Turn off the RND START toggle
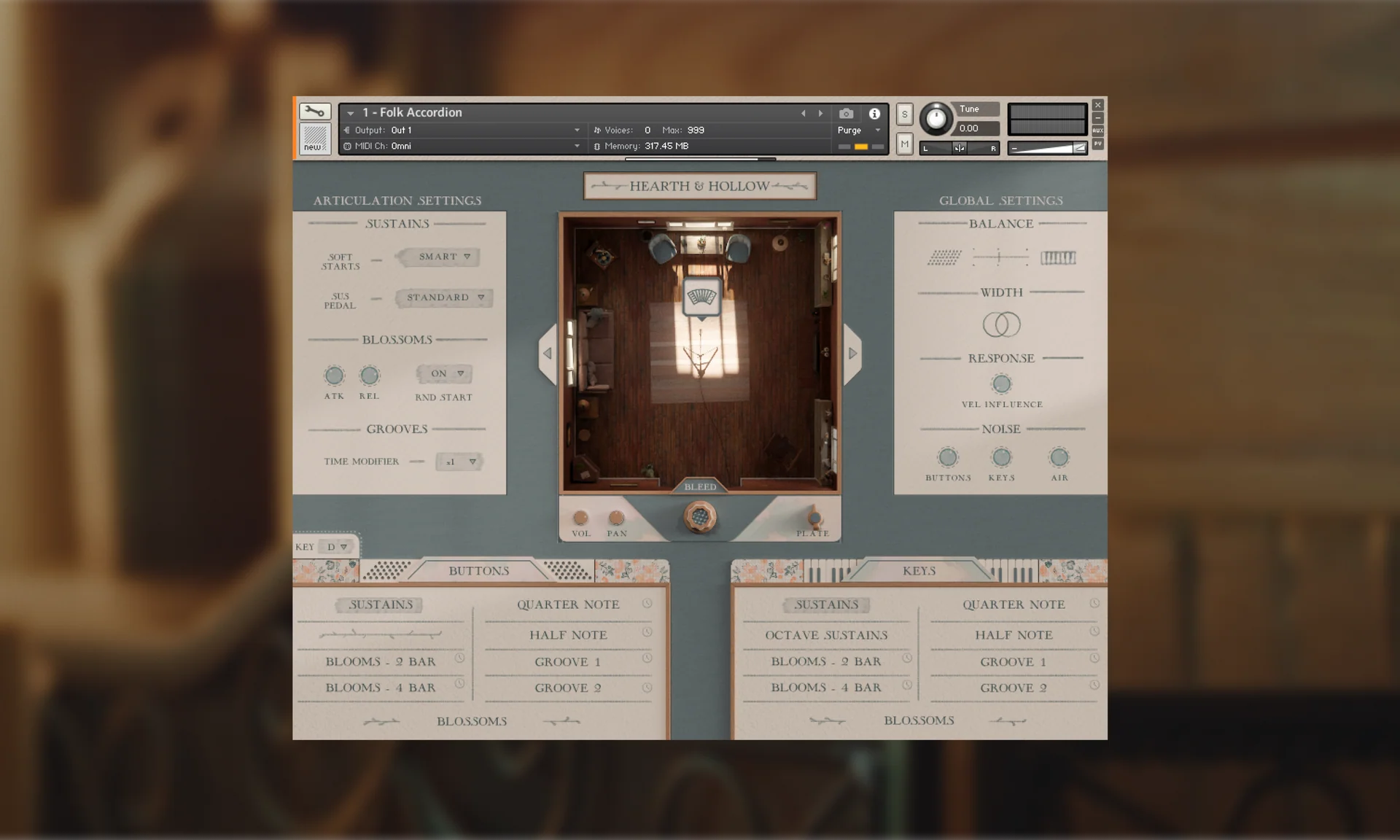This screenshot has height=840, width=1400. pos(446,373)
